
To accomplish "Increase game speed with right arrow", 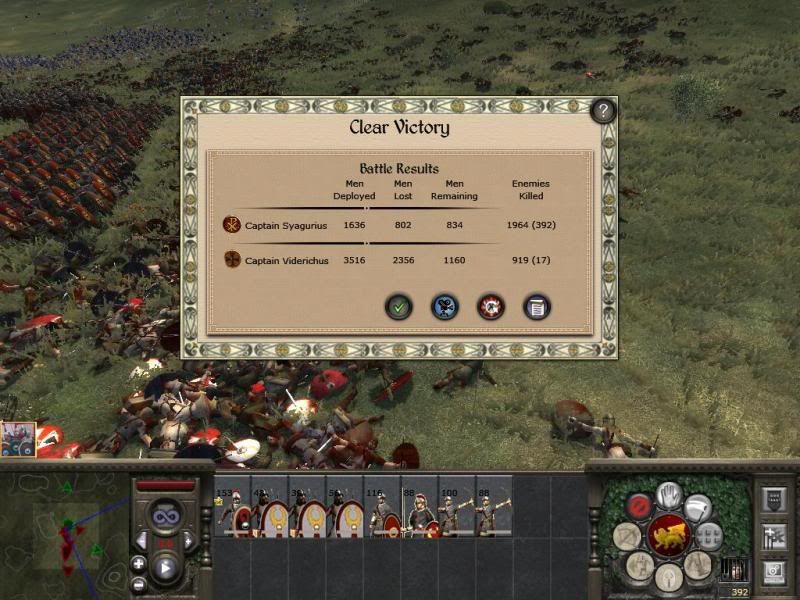I will tap(188, 540).
